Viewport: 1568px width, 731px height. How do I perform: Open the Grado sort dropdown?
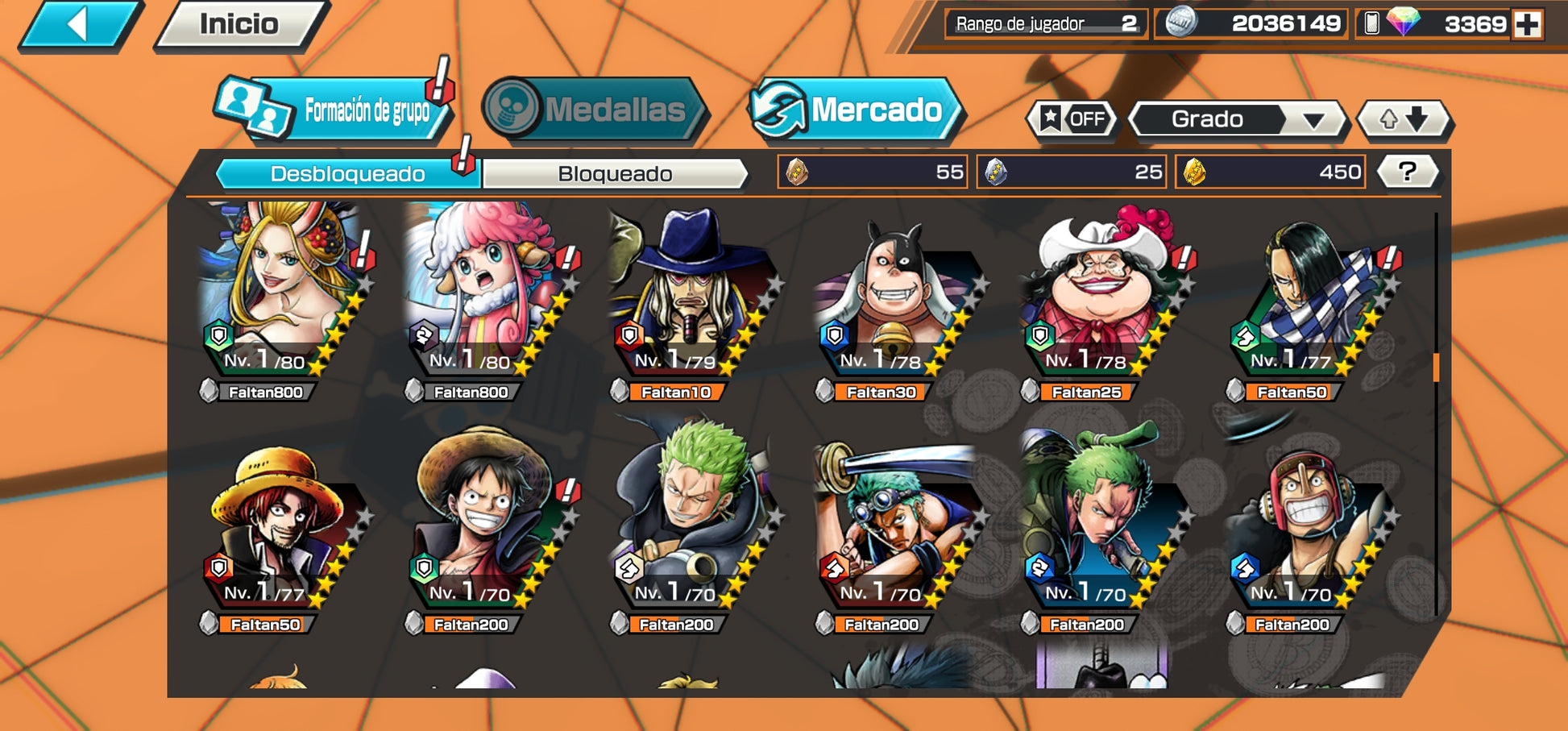(x=1237, y=119)
